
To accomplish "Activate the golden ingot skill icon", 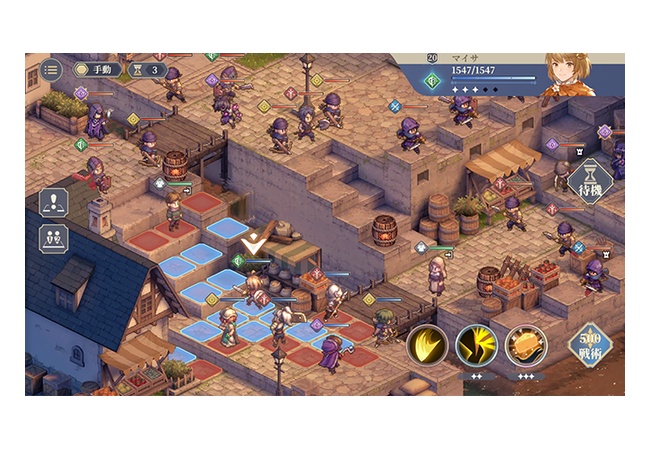I will pyautogui.click(x=525, y=346).
